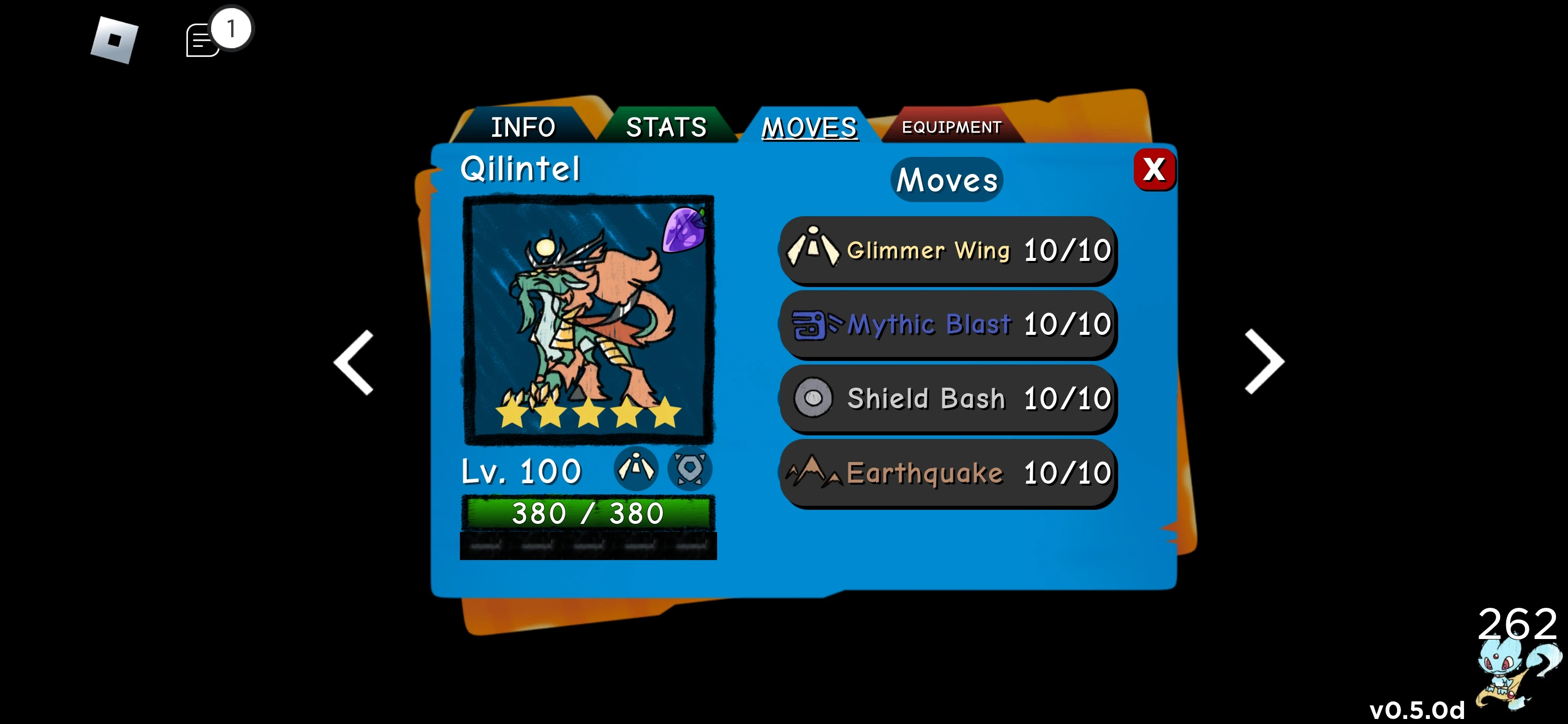Close the Moves panel with the X button
The image size is (1568, 724).
click(x=1155, y=171)
